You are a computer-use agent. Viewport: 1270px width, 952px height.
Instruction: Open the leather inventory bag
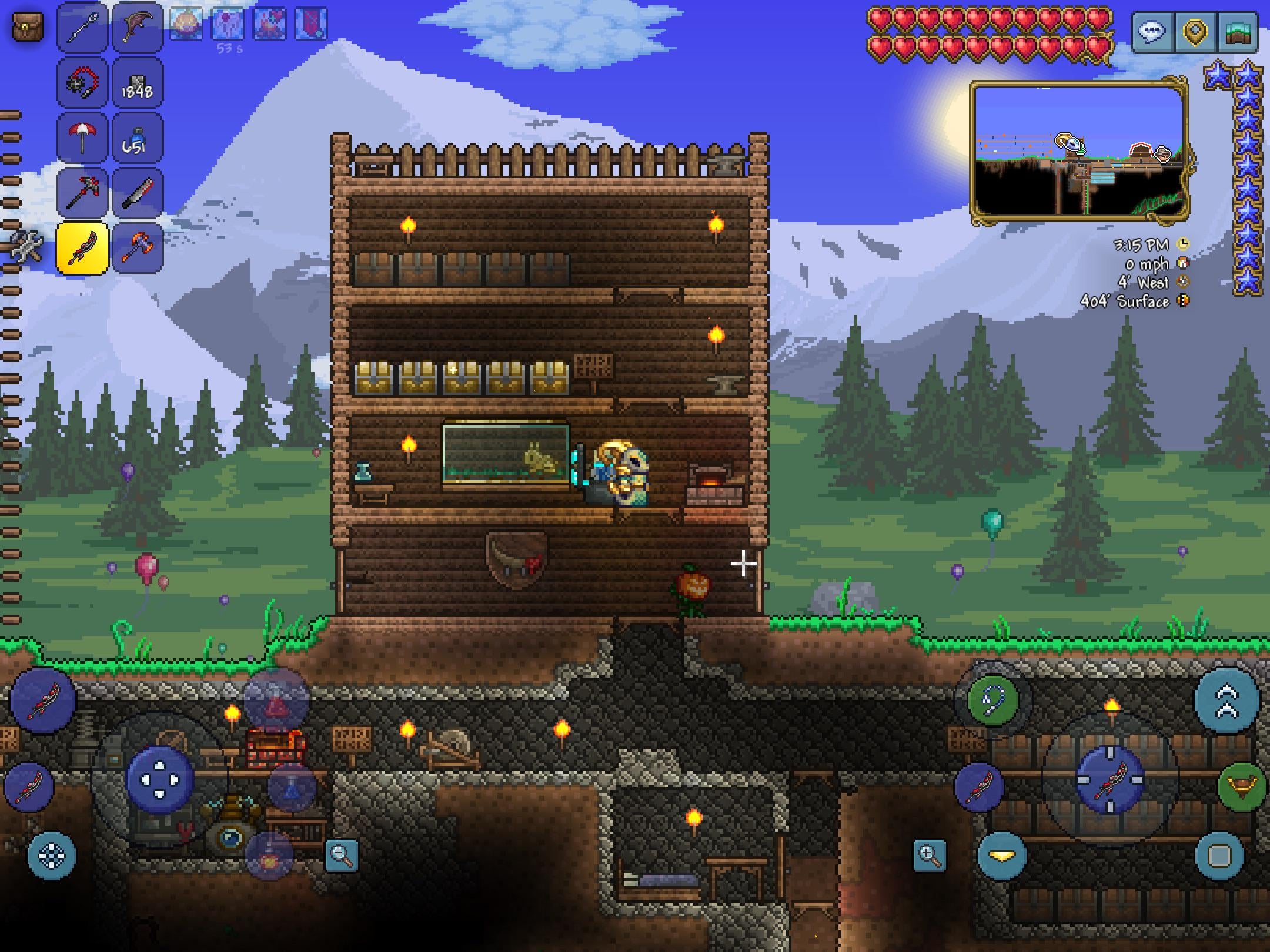[27, 28]
